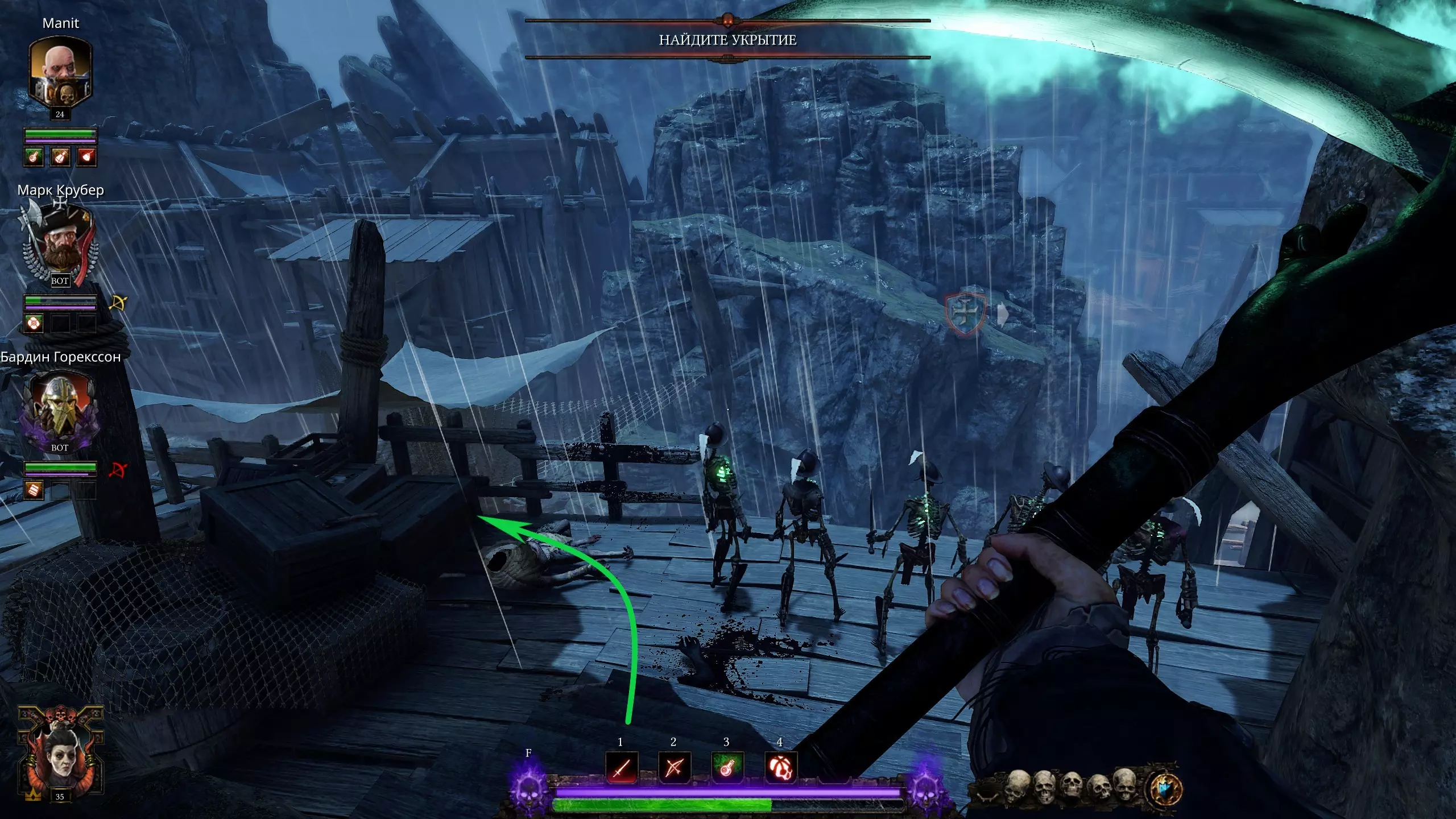The width and height of the screenshot is (1456, 819).
Task: Select the ranged bow slot 2
Action: pos(674,768)
